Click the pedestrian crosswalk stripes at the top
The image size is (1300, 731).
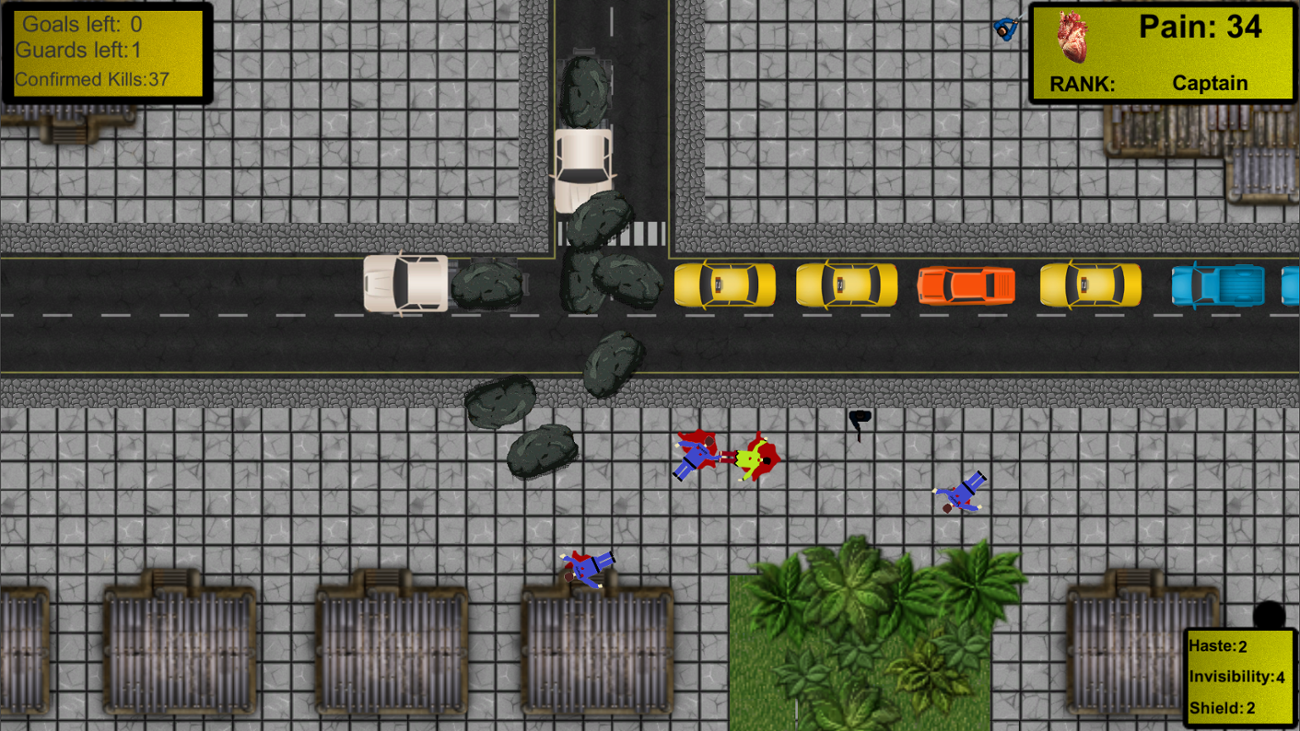640,231
